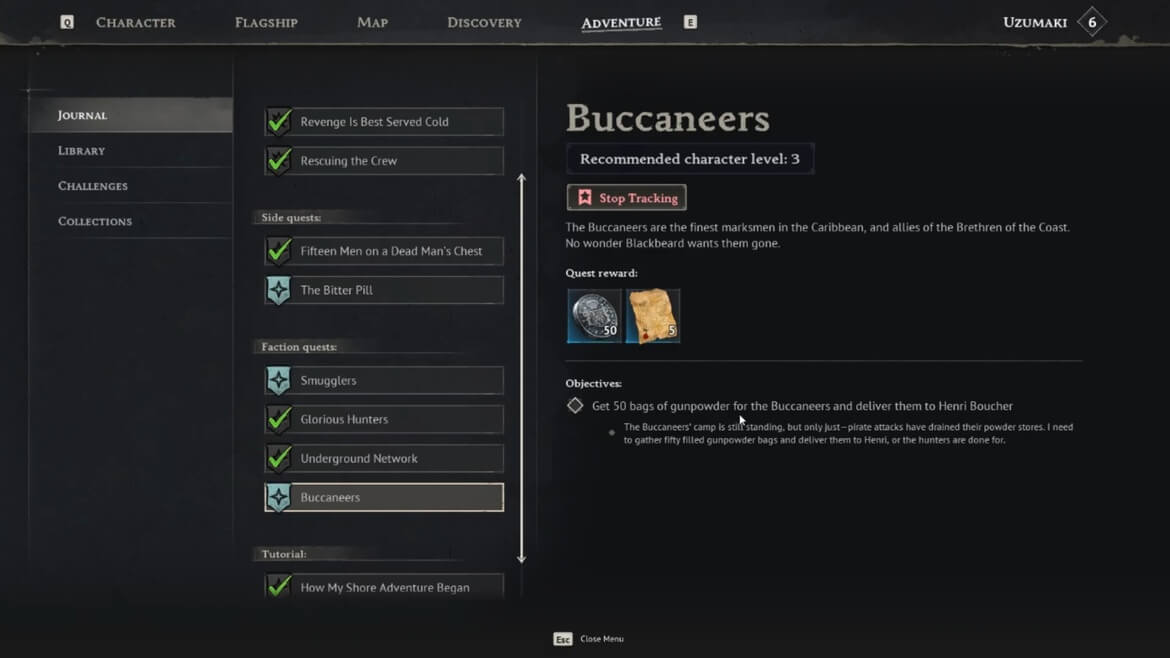Switch to the Map tab

click(372, 22)
